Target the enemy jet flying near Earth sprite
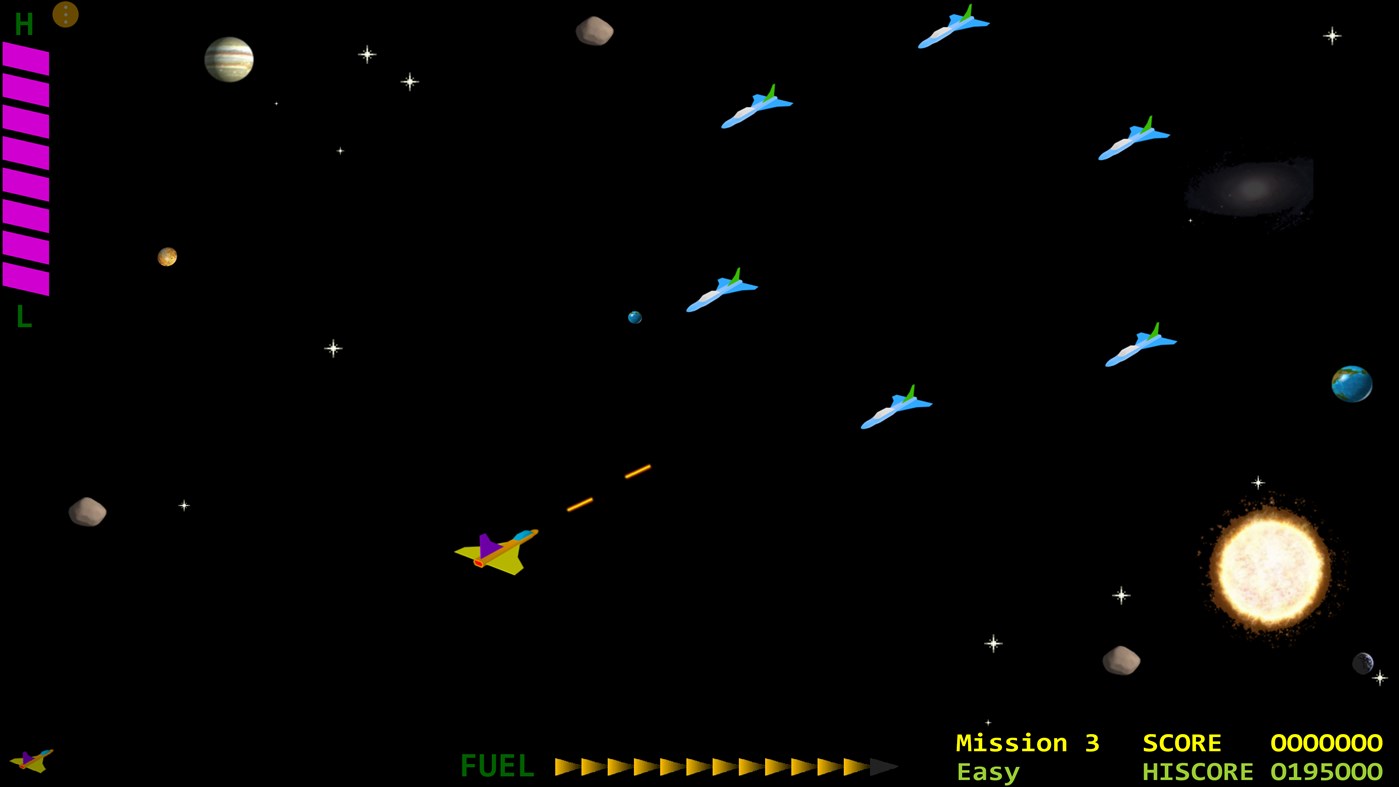The image size is (1399, 787). pos(1141,343)
